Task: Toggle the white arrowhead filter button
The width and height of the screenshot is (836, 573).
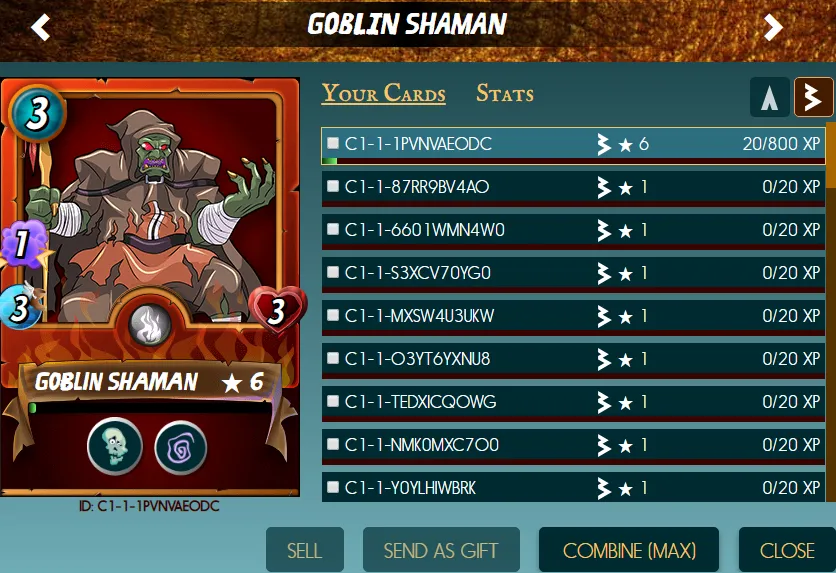Action: (x=768, y=97)
